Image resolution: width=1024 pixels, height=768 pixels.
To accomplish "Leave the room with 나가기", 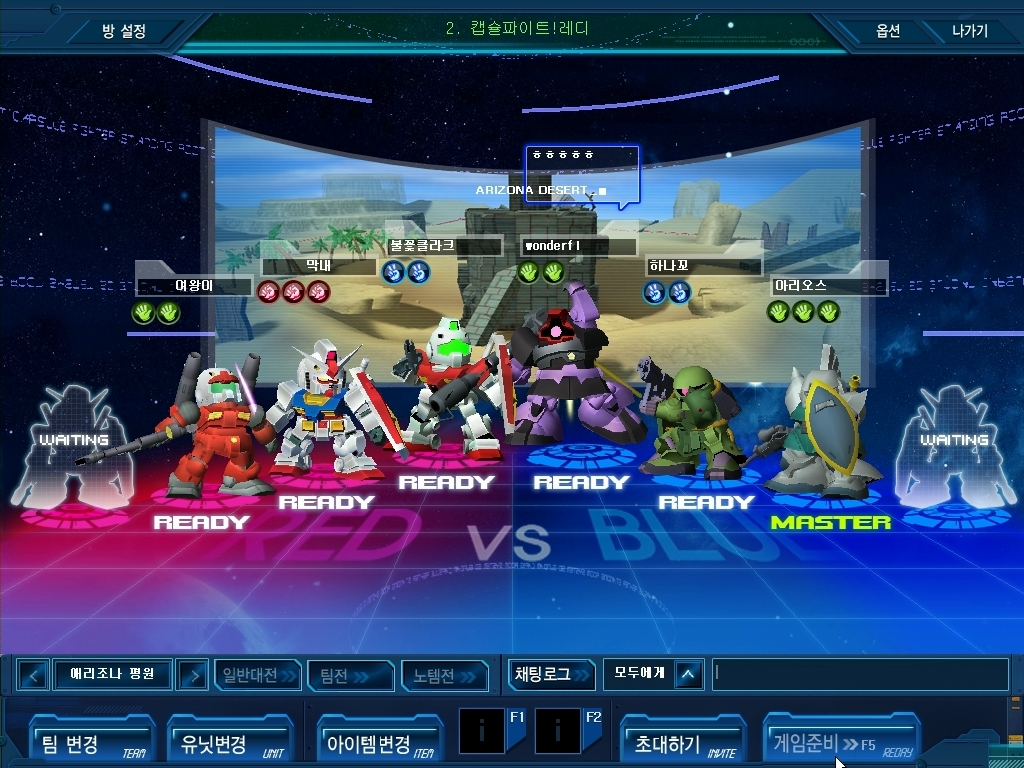I will click(969, 31).
